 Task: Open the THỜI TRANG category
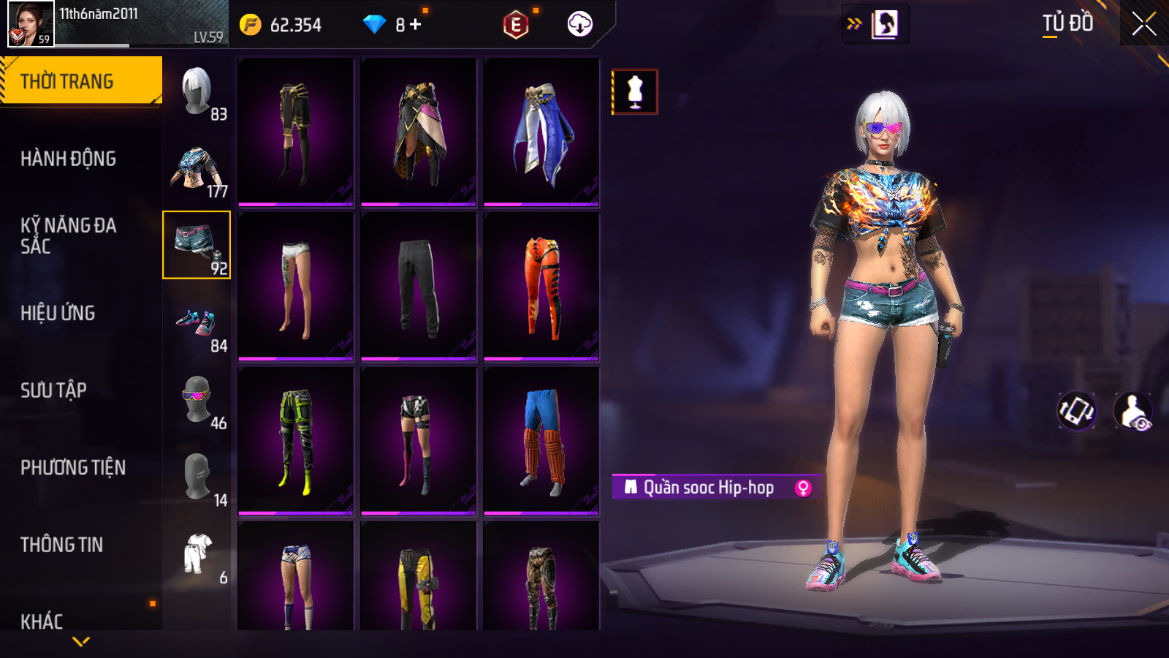(x=67, y=82)
